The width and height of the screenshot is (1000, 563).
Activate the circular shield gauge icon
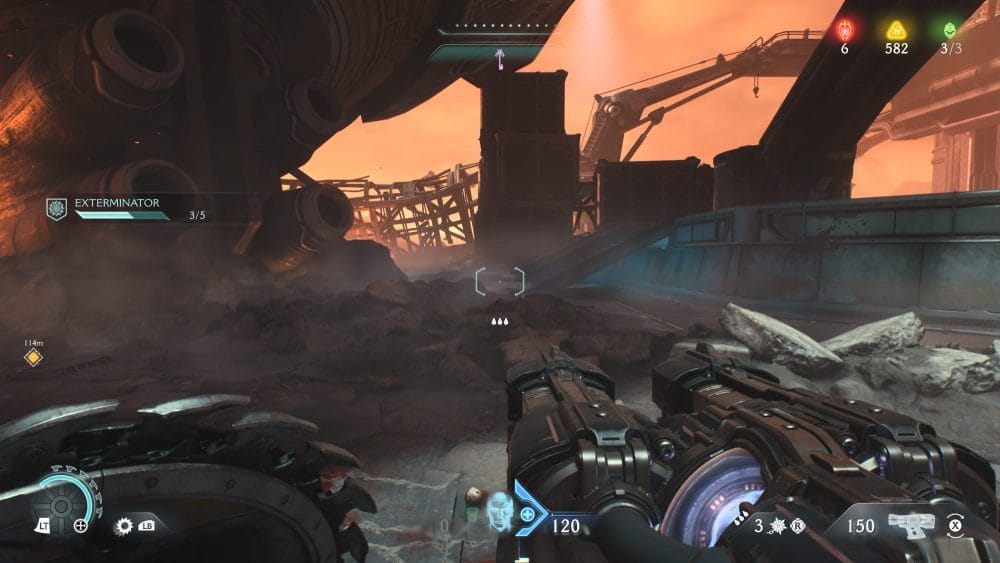tap(61, 505)
